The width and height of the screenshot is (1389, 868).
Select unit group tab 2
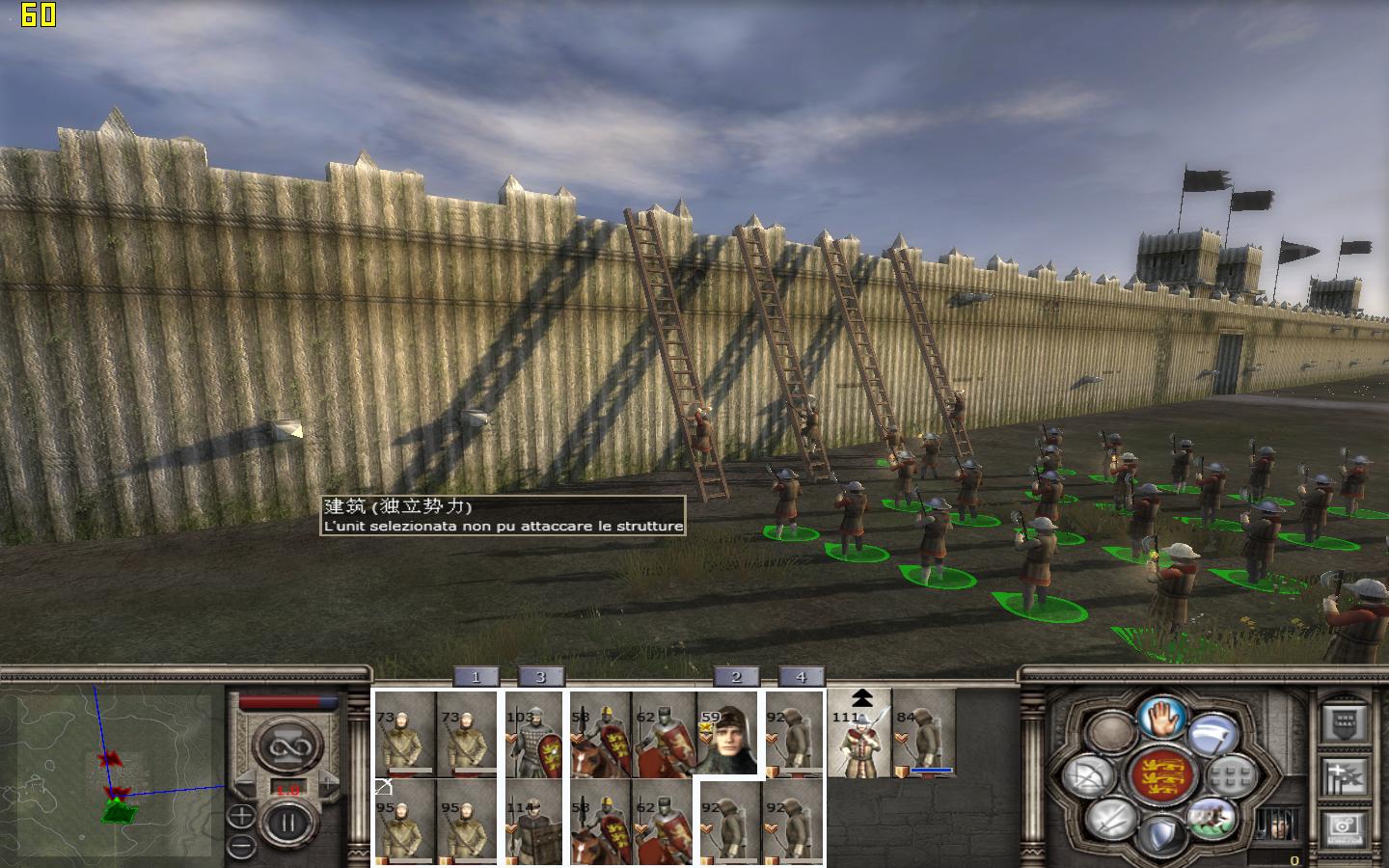pos(736,677)
